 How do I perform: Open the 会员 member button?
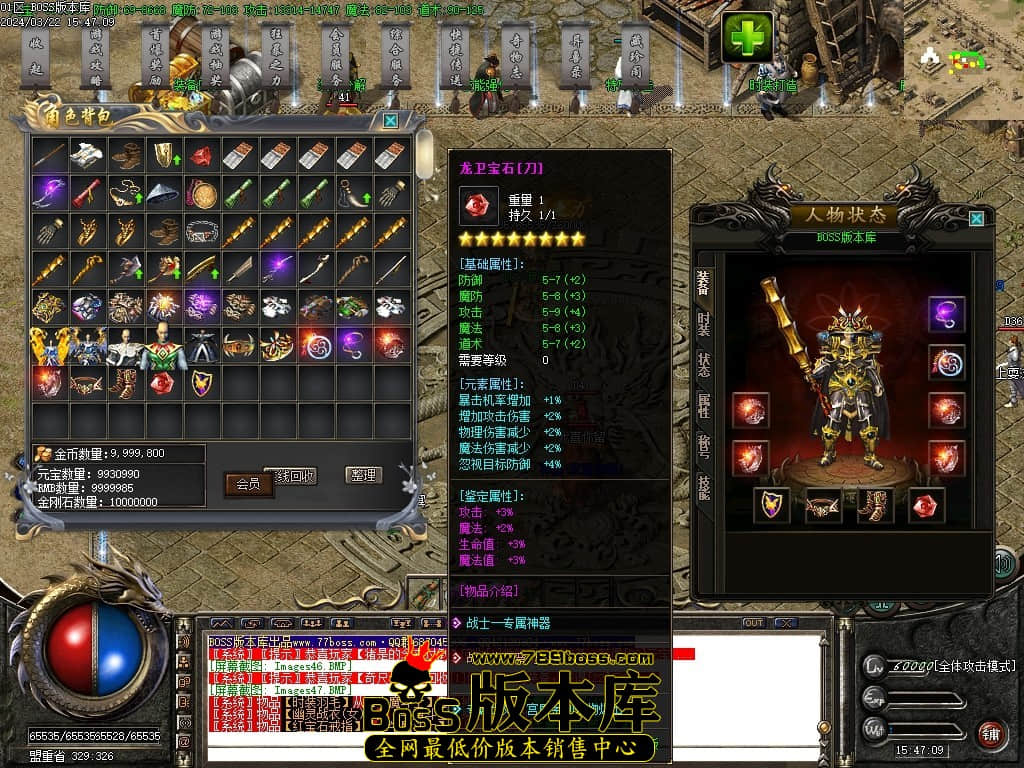coord(248,484)
